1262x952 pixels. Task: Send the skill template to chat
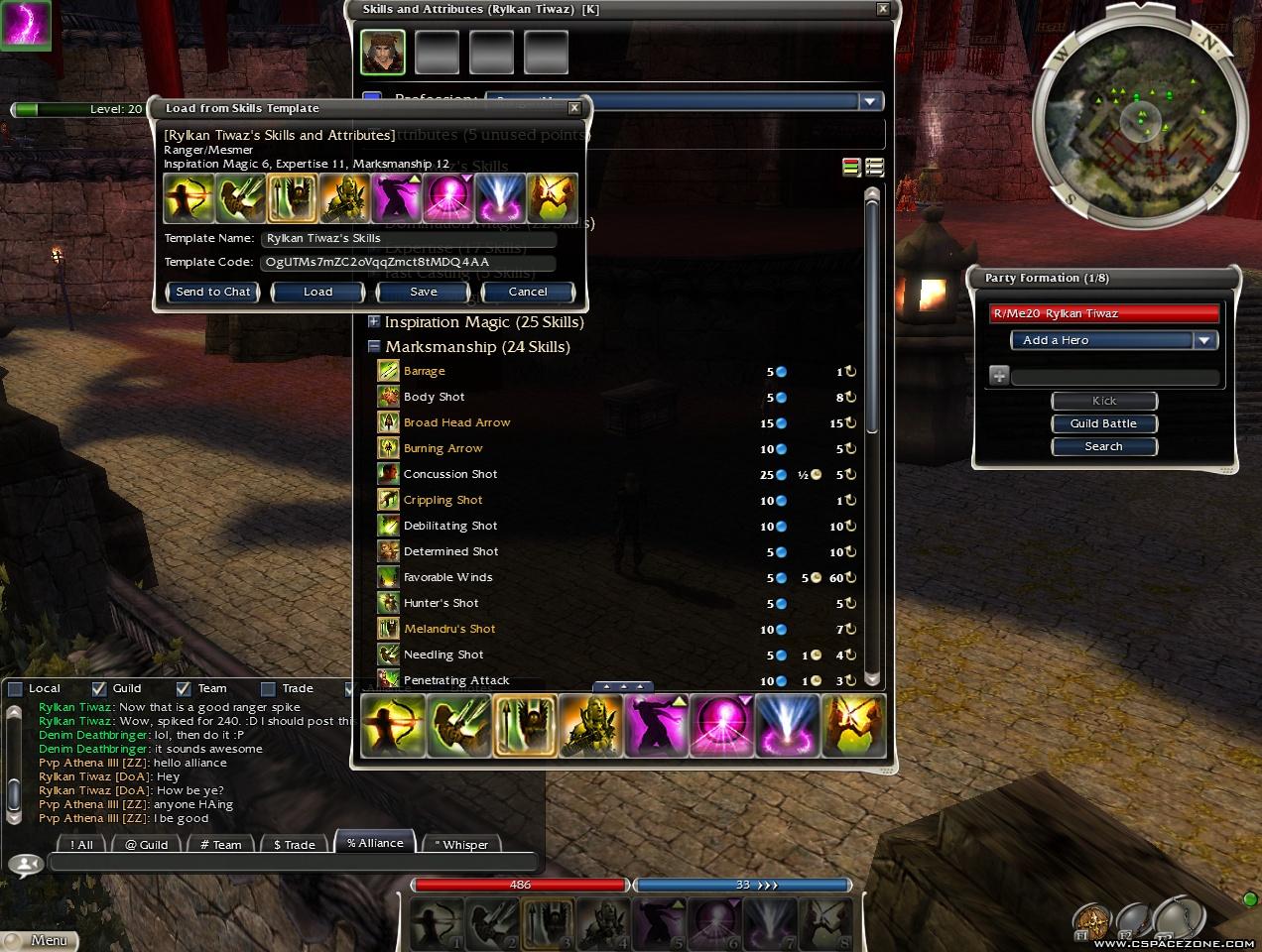click(212, 292)
